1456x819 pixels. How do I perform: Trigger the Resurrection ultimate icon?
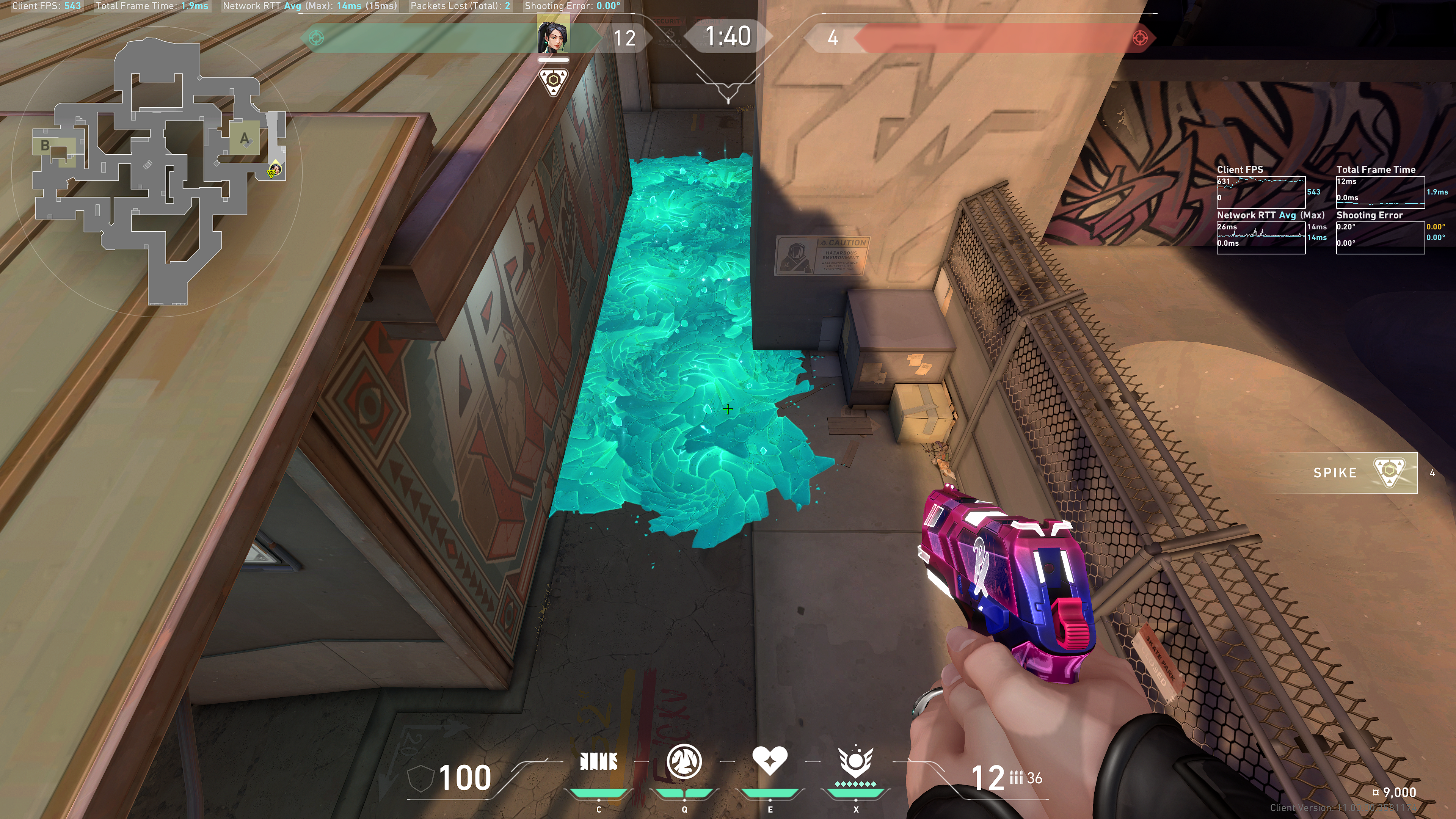point(855,762)
